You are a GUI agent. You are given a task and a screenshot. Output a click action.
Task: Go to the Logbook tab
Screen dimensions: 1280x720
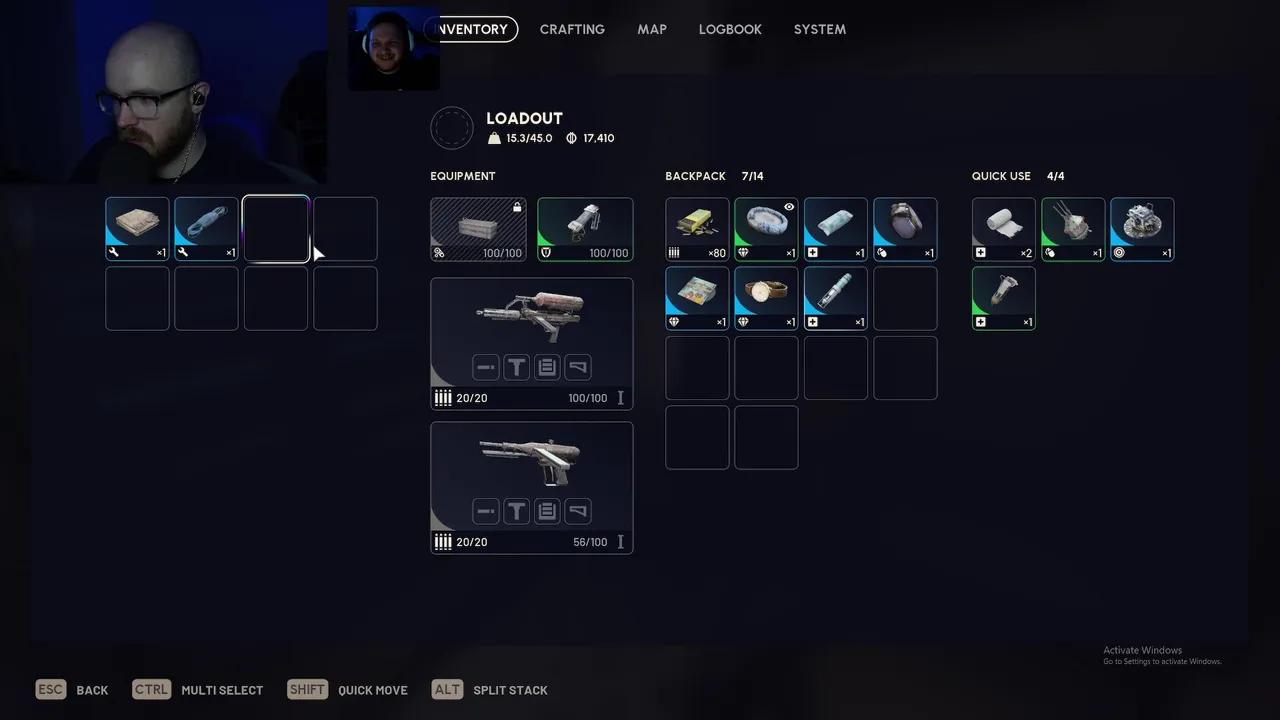pos(730,29)
